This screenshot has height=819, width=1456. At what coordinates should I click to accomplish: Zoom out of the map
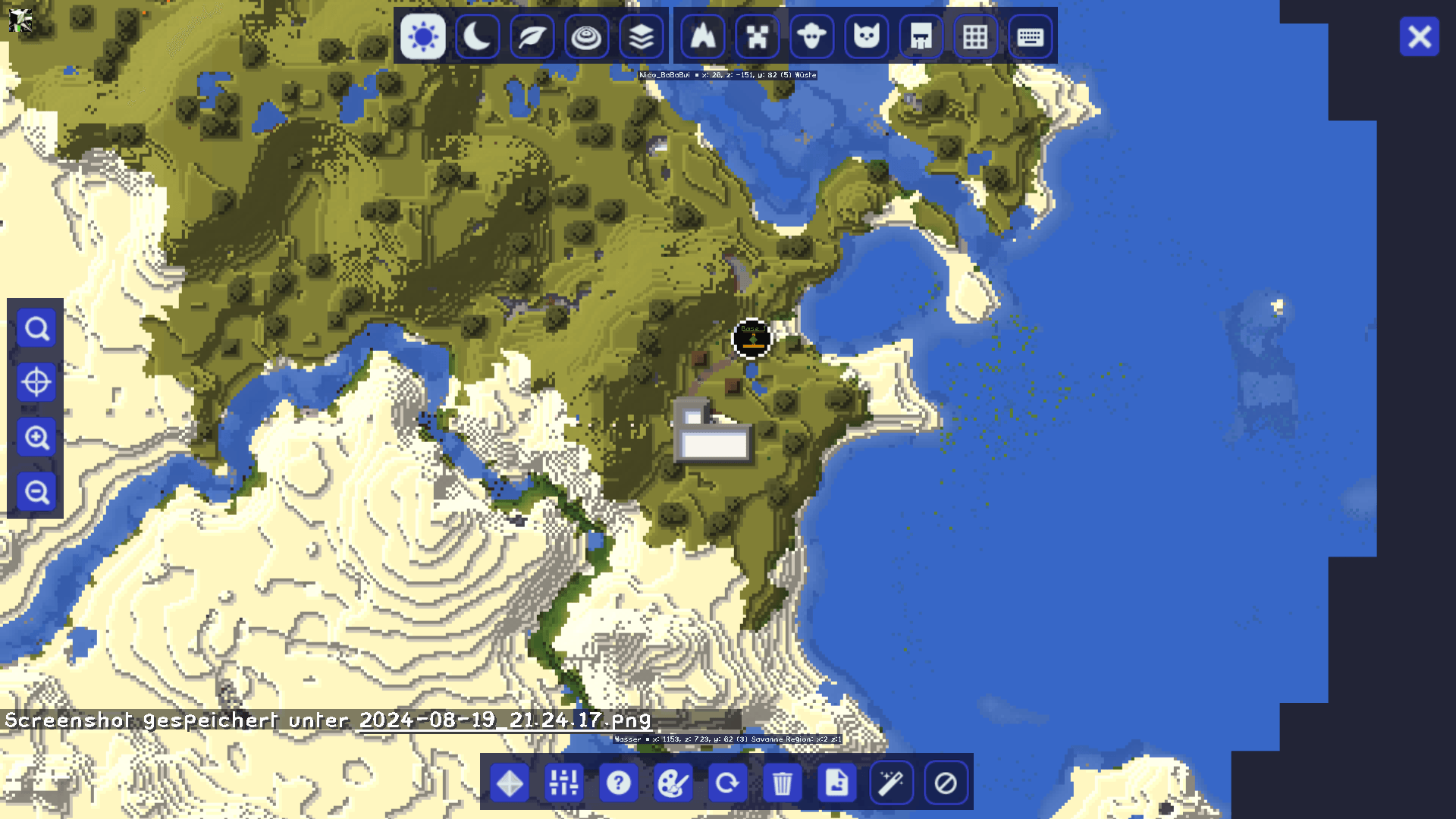[36, 493]
